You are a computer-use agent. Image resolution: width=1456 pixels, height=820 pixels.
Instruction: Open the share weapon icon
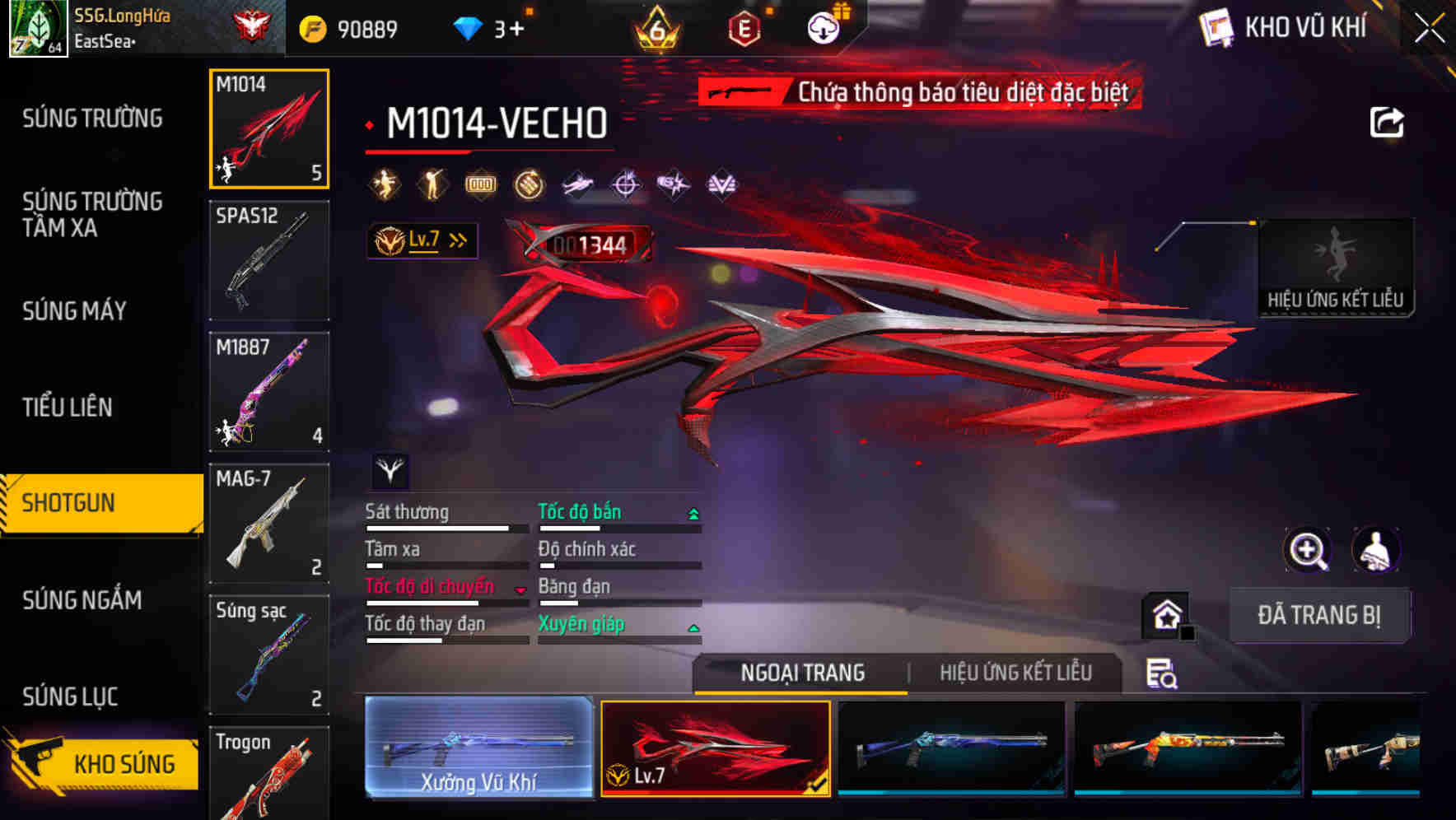click(1388, 122)
